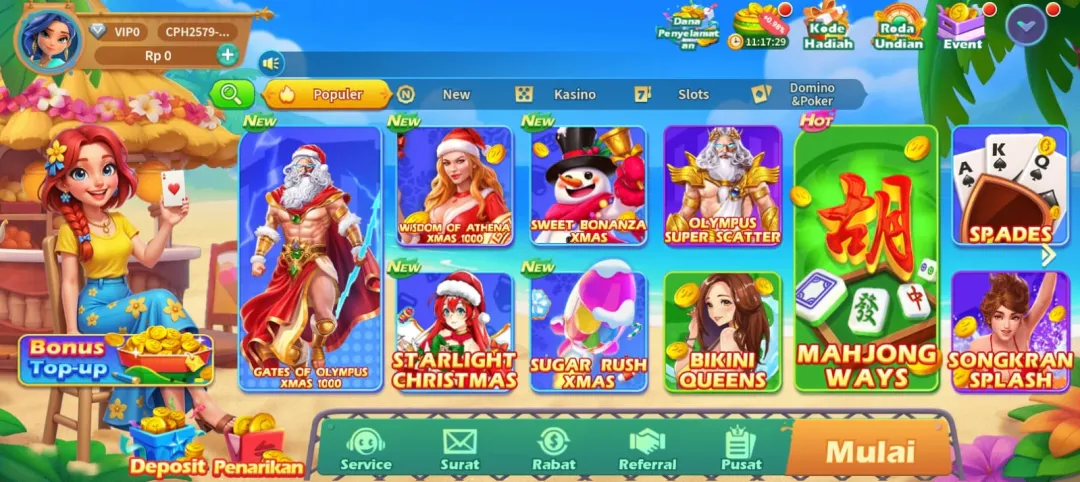Open the Surat mailbox
1080x482 pixels.
(x=460, y=448)
